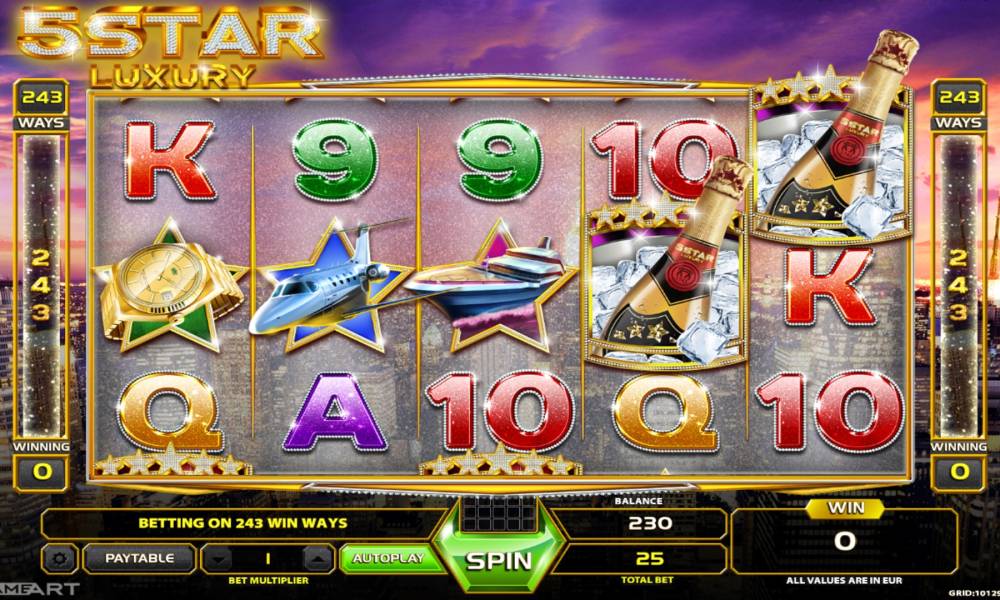Screen dimensions: 1000x600
Task: Start Autoplay mode
Action: (x=383, y=558)
